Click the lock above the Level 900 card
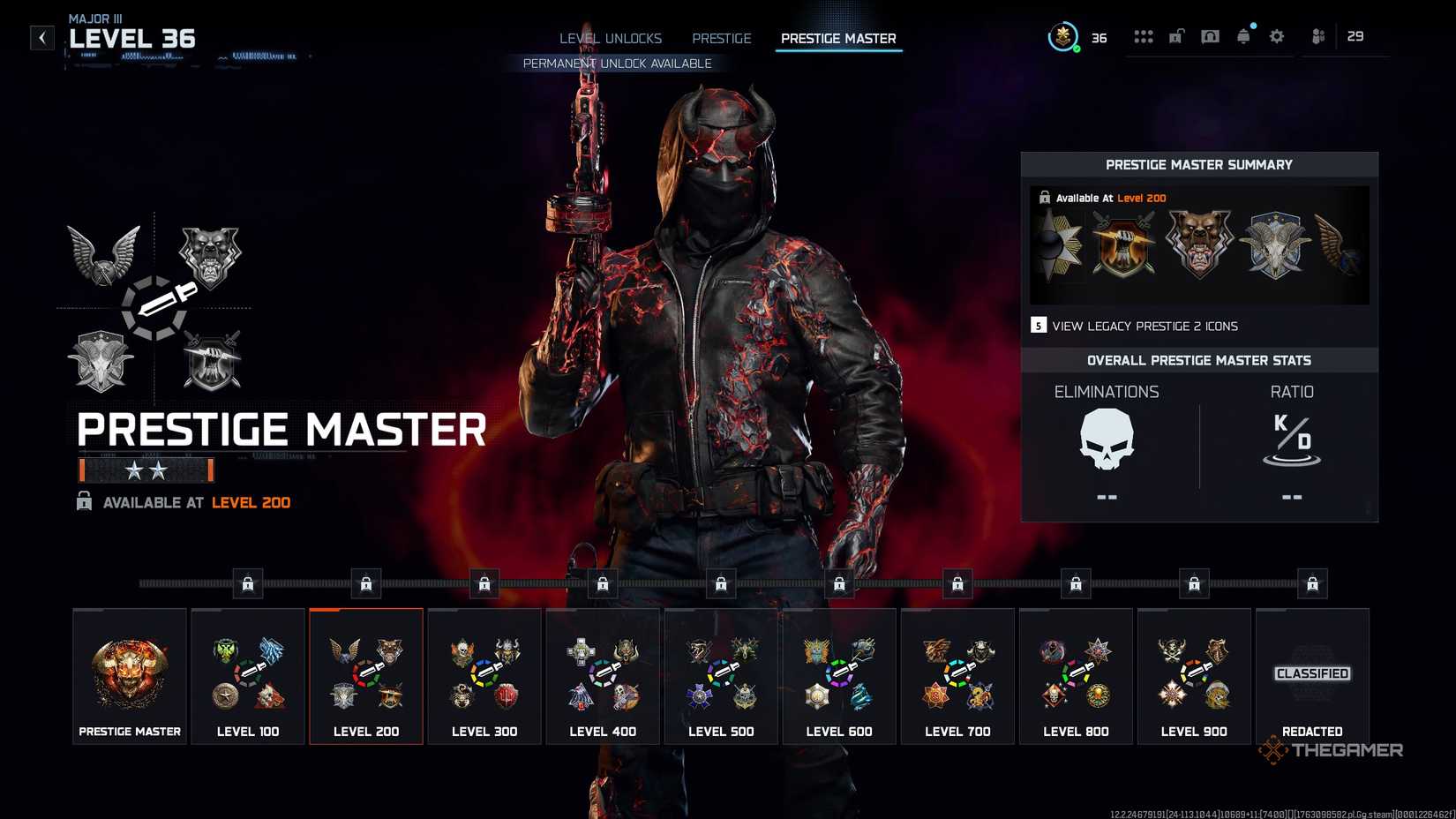This screenshot has width=1456, height=819. click(x=1195, y=582)
